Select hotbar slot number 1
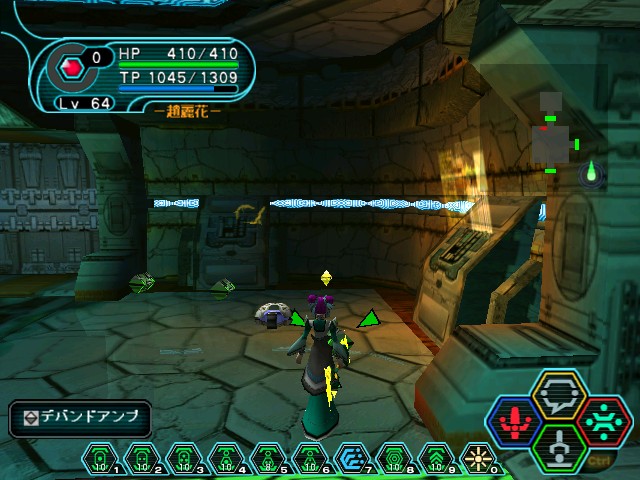 coord(100,458)
